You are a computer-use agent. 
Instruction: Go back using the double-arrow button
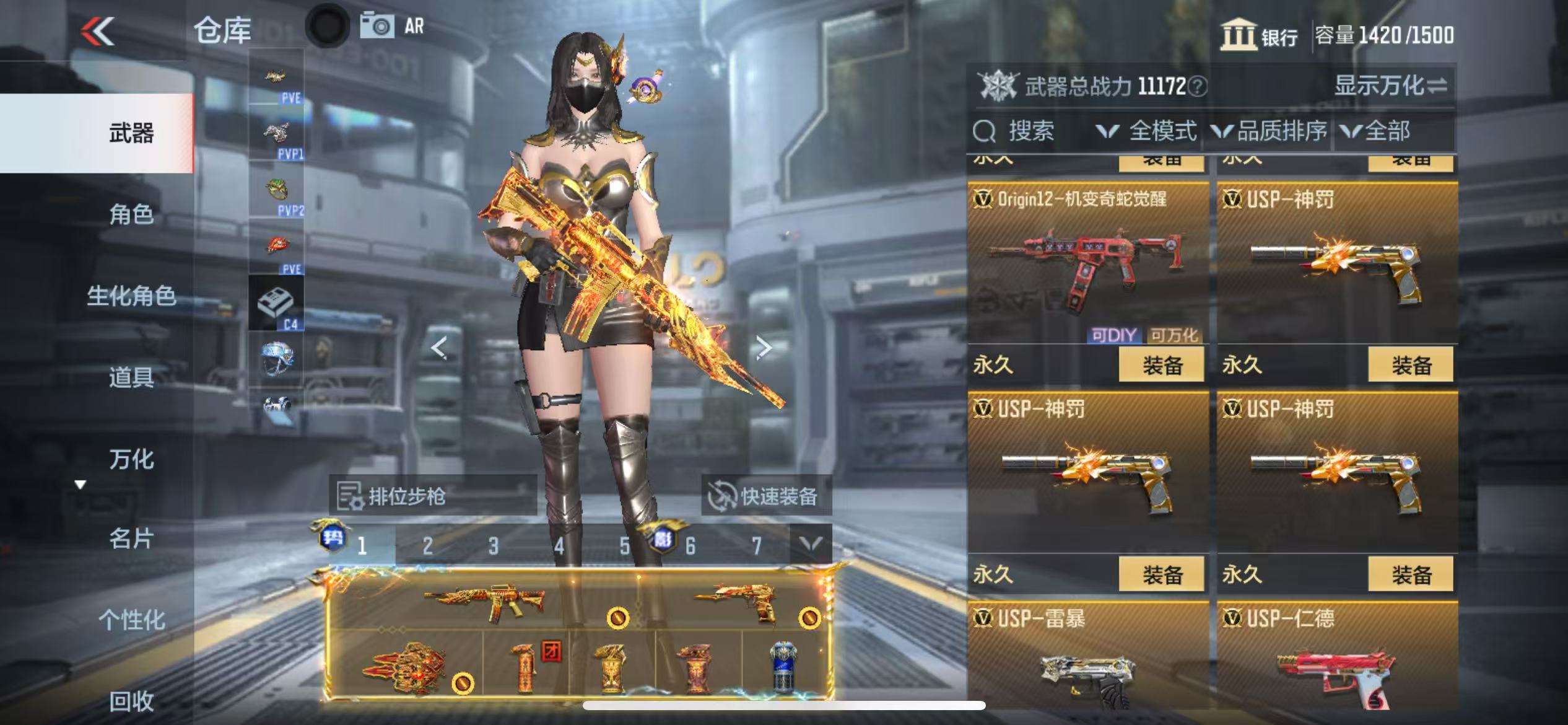[x=98, y=31]
